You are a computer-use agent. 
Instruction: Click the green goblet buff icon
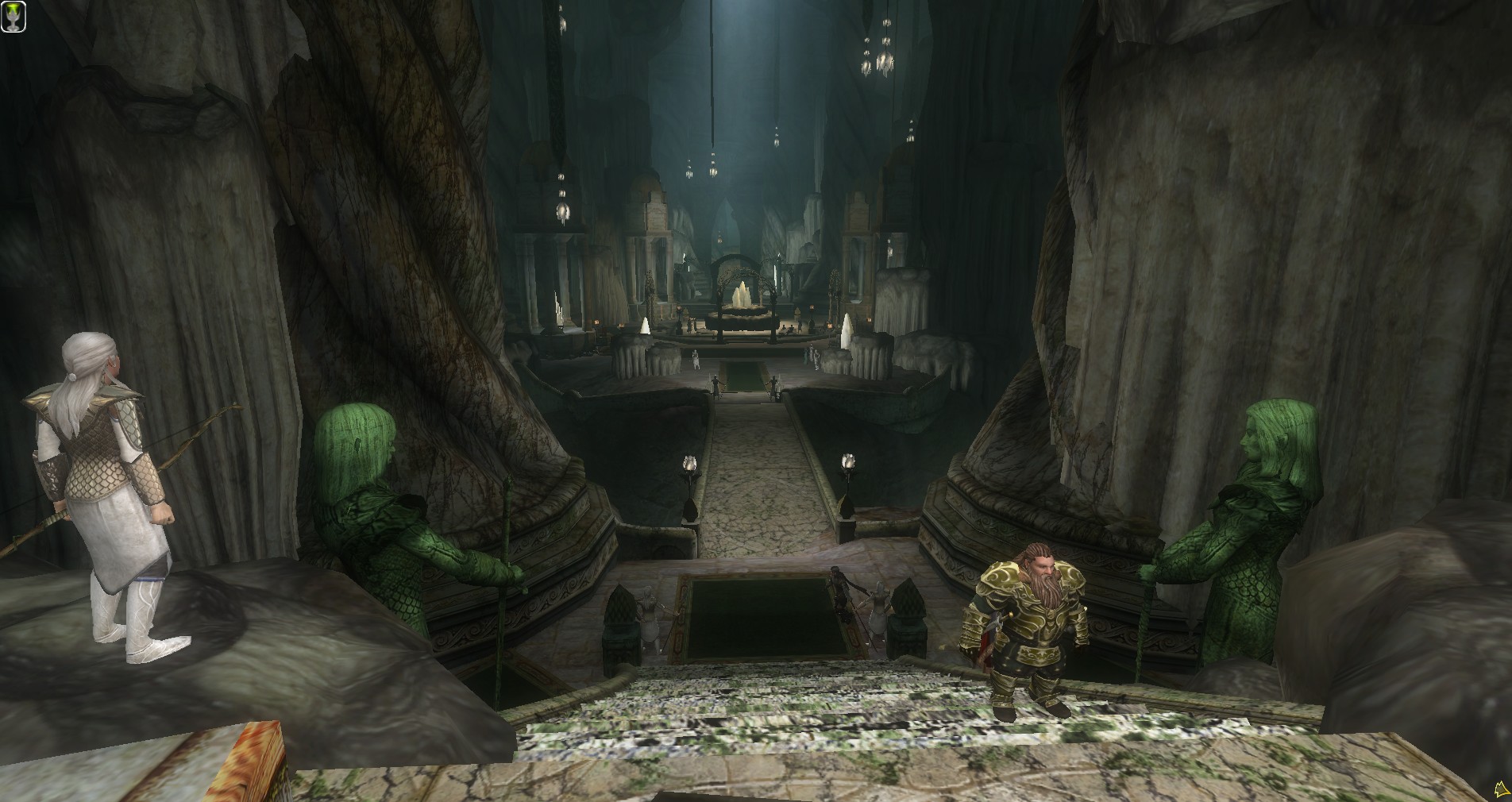(13, 16)
